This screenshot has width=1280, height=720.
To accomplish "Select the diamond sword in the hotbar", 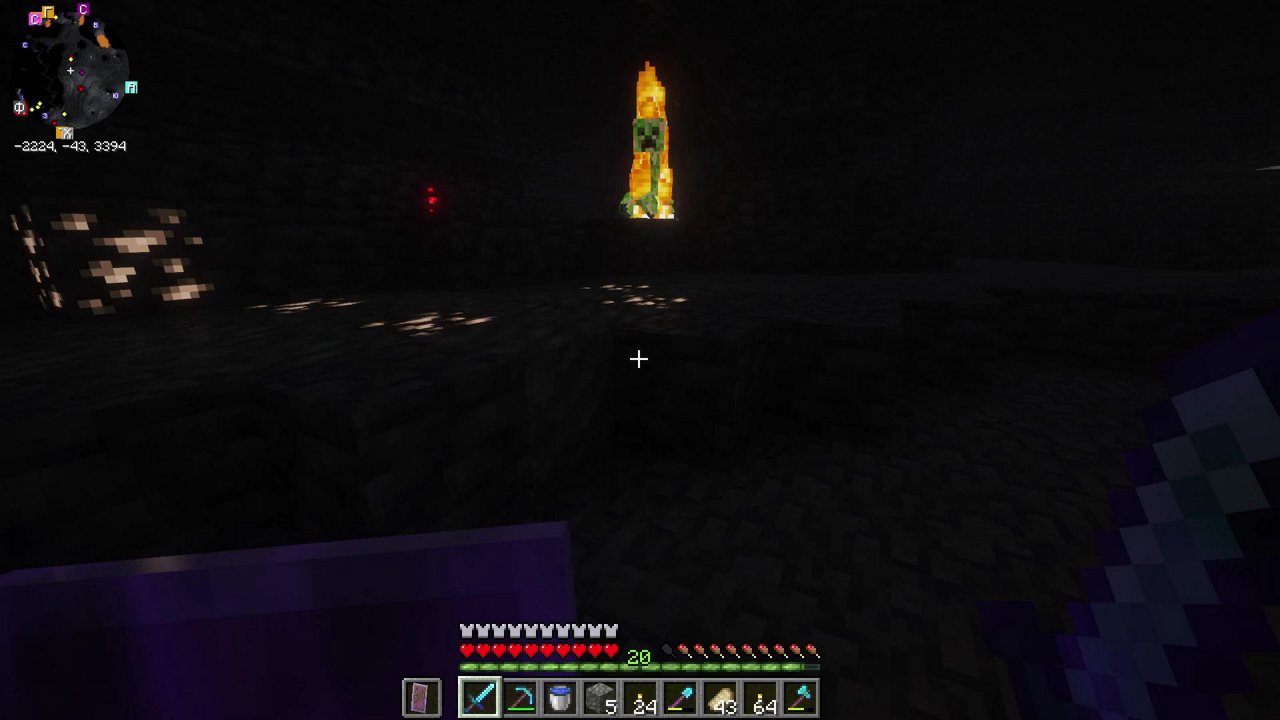I will click(x=479, y=697).
